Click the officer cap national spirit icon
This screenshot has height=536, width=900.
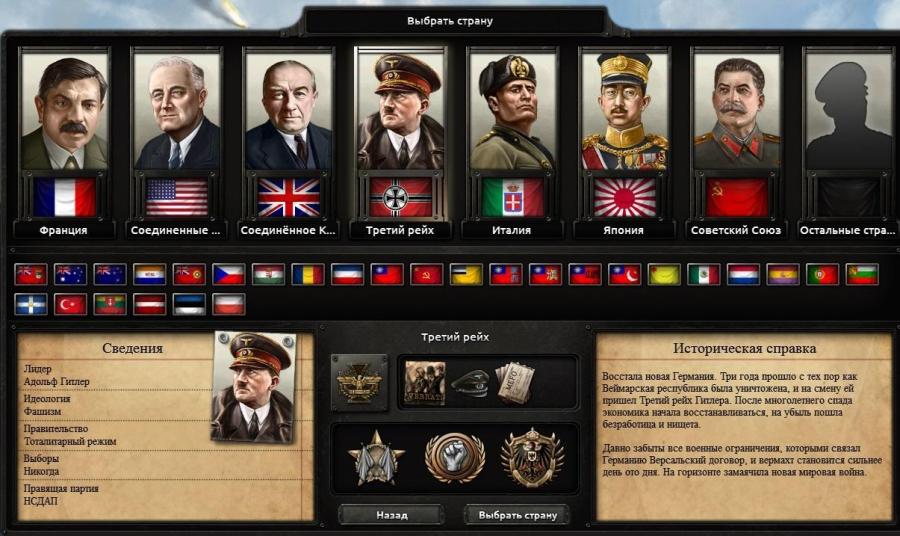pyautogui.click(x=468, y=383)
